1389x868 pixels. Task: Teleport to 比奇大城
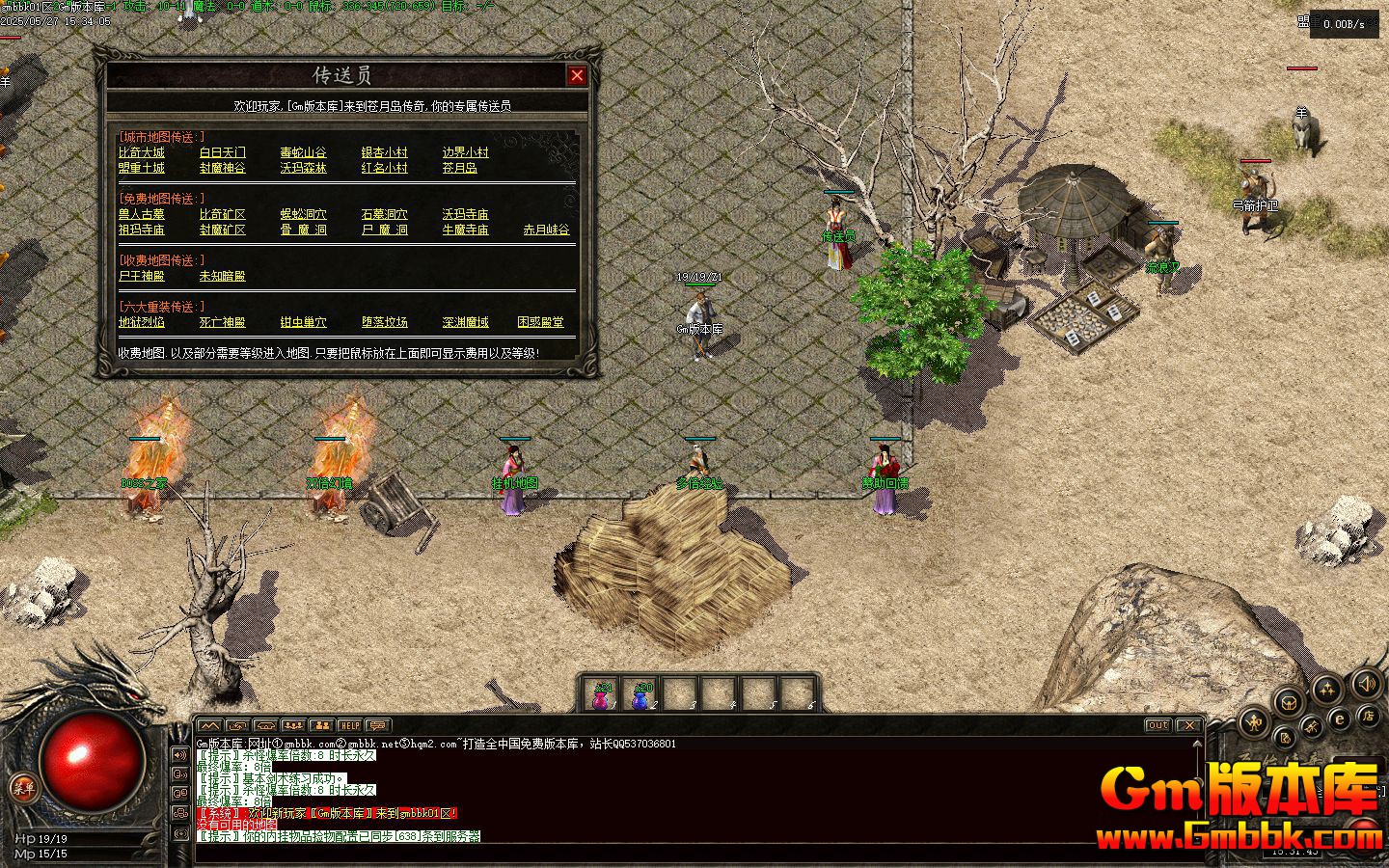tap(142, 152)
